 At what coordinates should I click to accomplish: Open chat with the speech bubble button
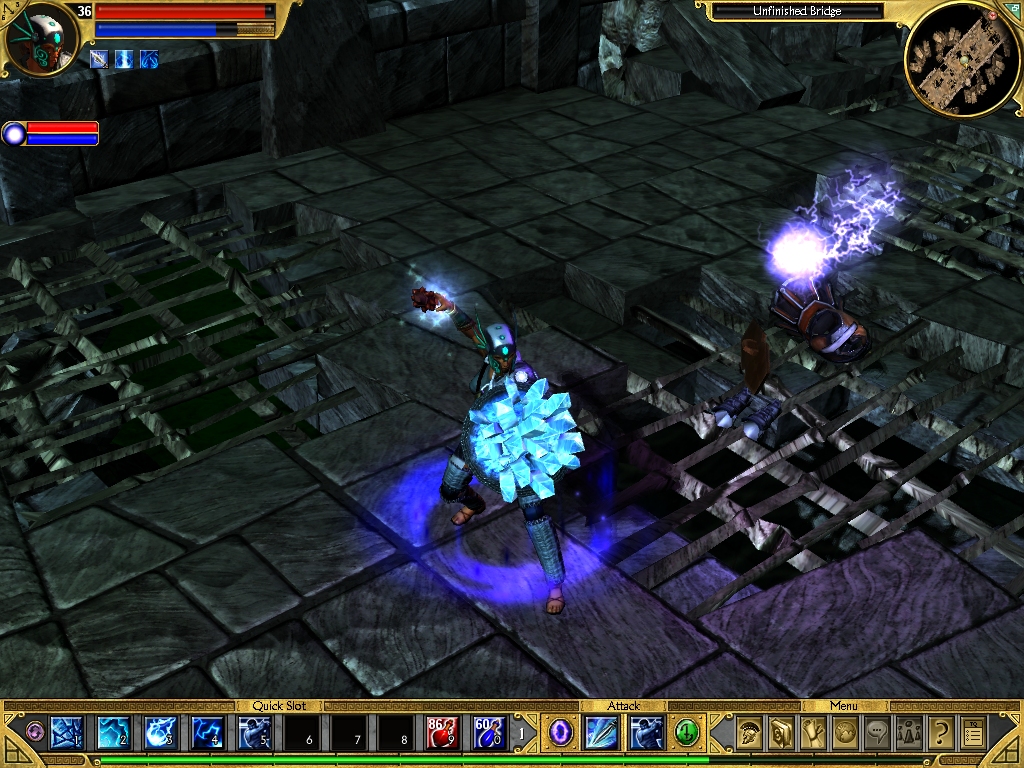[x=877, y=733]
